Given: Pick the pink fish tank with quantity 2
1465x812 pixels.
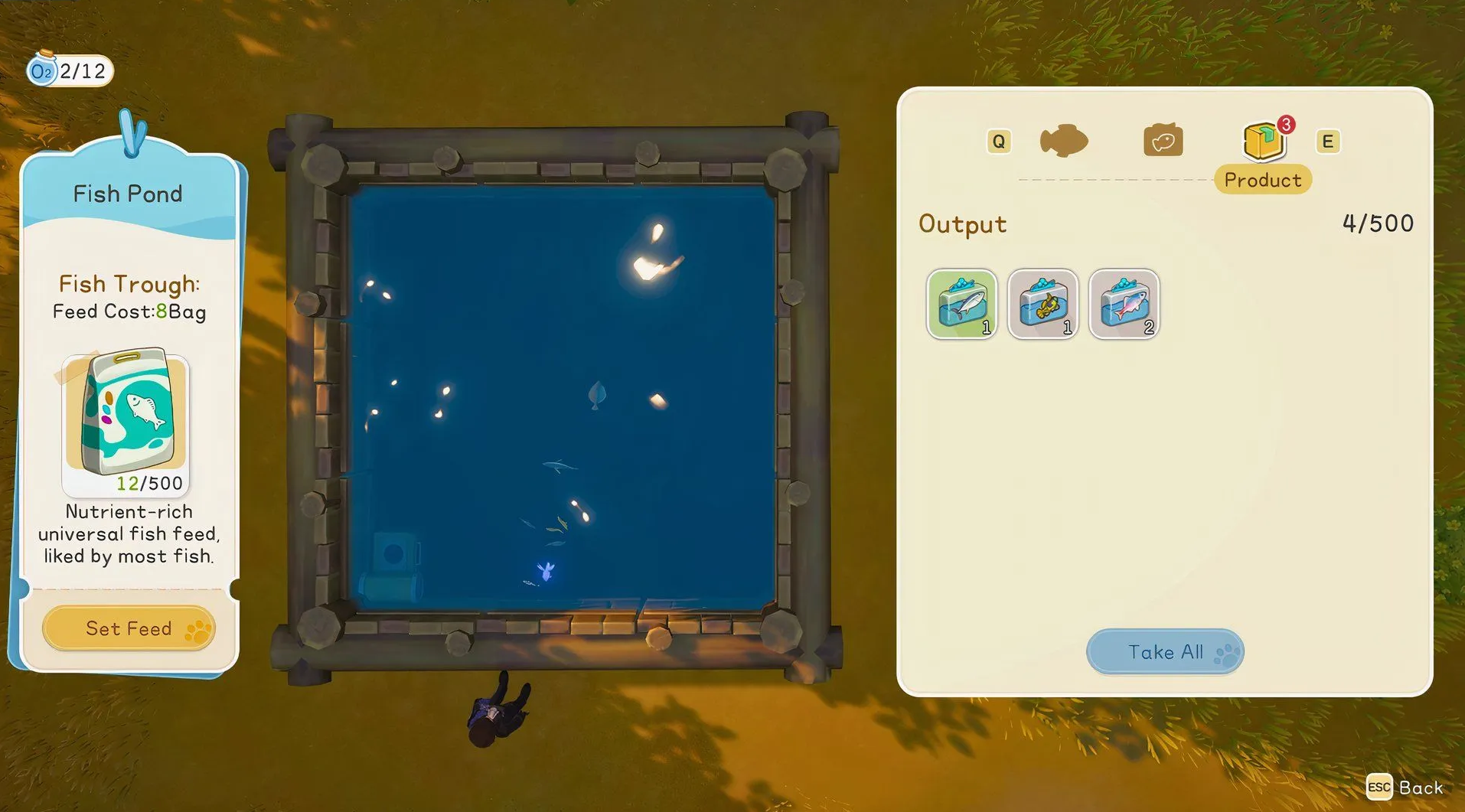Looking at the screenshot, I should (1124, 304).
